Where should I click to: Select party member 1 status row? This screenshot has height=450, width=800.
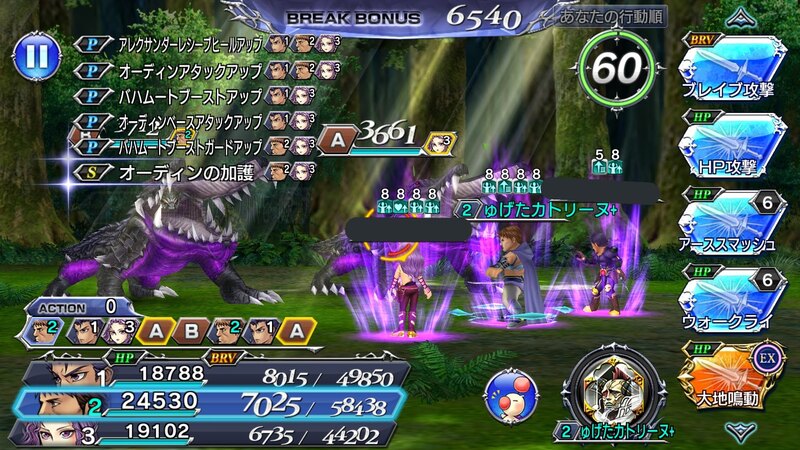210,374
